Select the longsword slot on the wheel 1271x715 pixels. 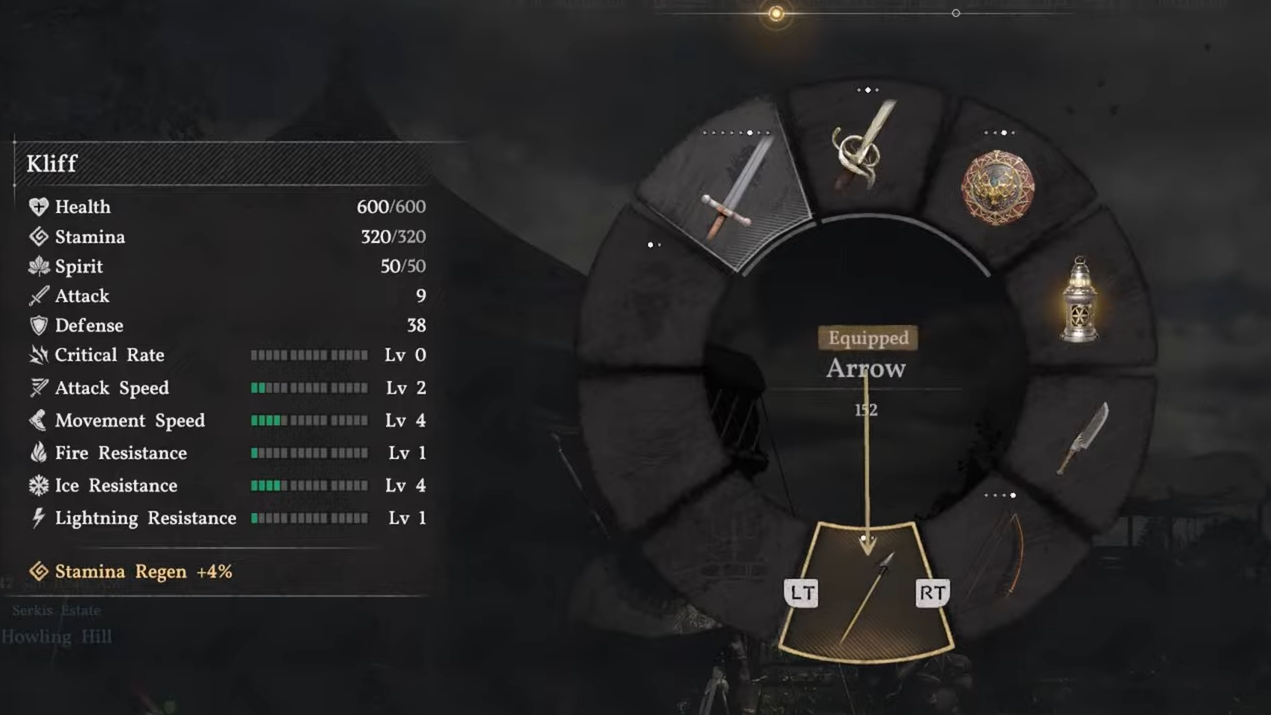click(735, 190)
